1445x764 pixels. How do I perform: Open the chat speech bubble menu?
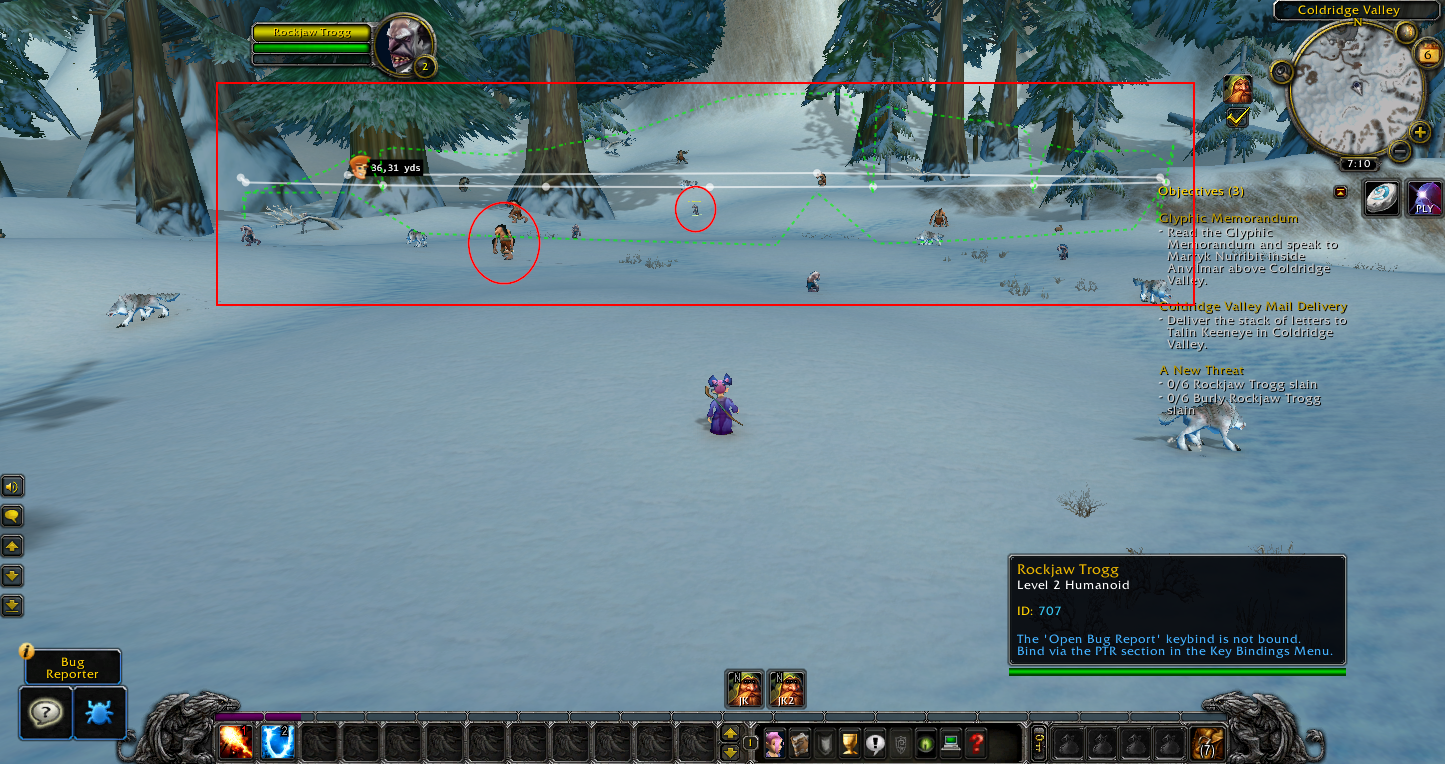tap(12, 516)
